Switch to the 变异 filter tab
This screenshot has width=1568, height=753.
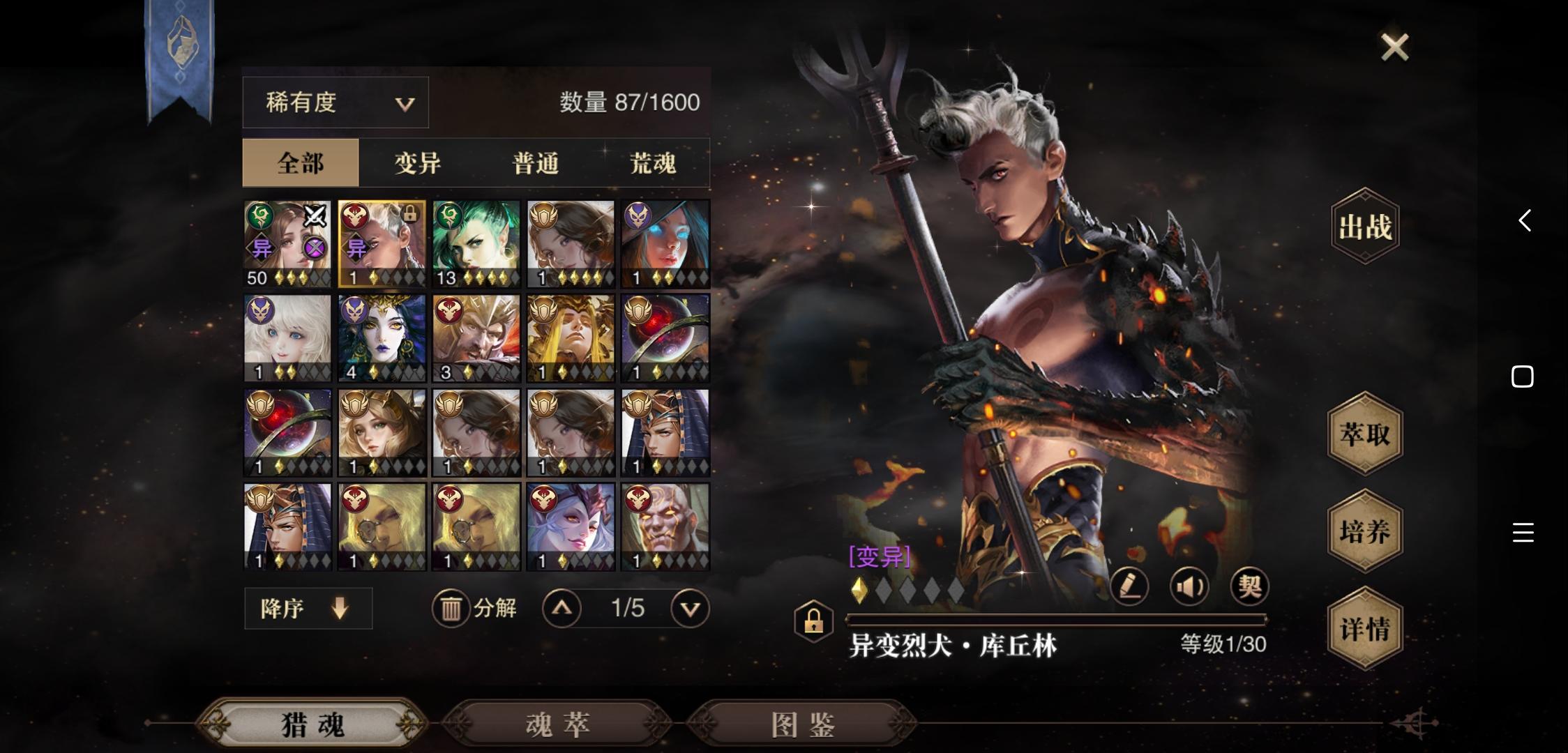coord(416,162)
